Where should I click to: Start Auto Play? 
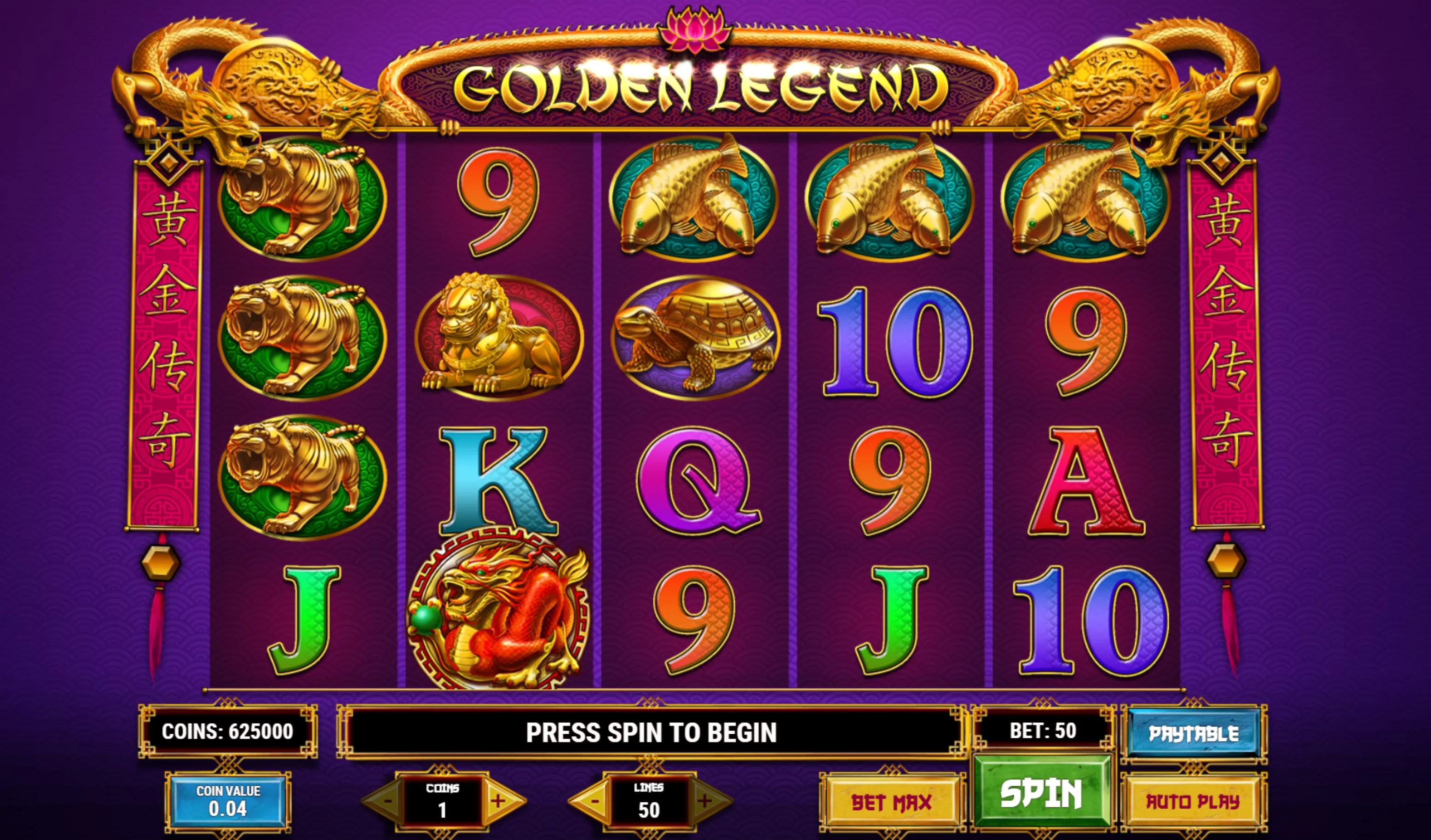(x=1193, y=801)
